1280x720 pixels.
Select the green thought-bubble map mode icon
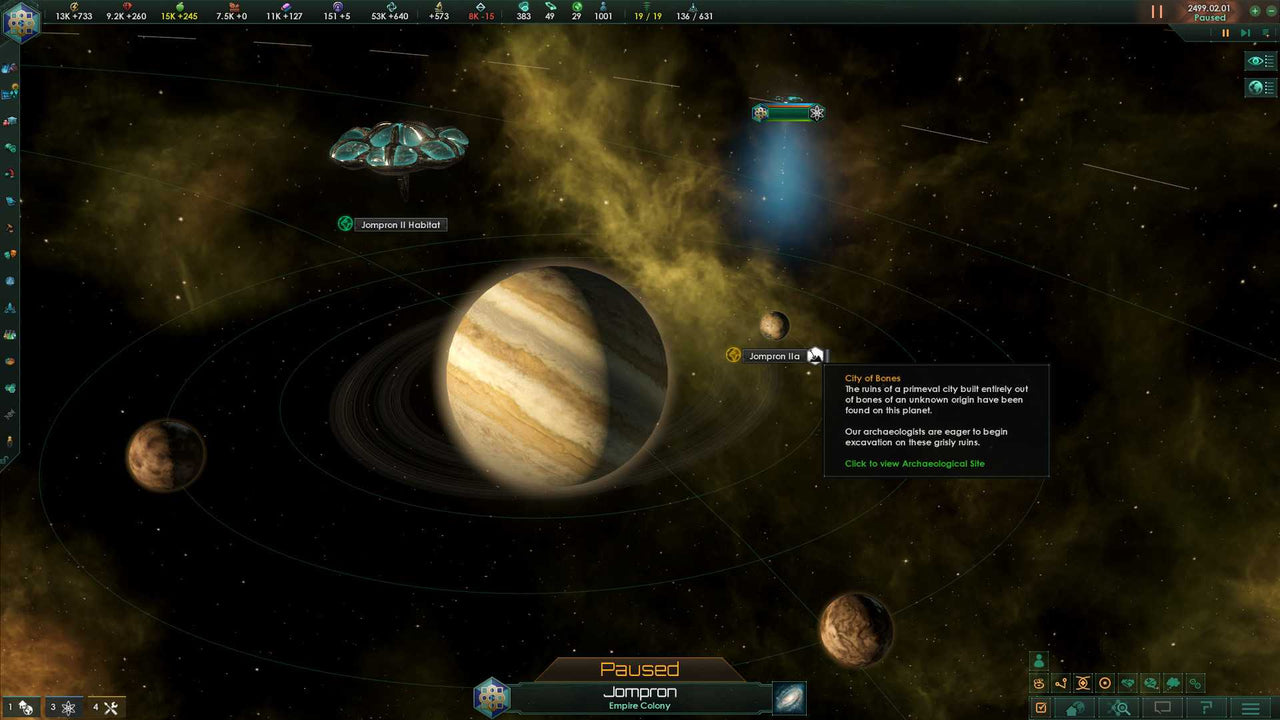coord(1171,683)
